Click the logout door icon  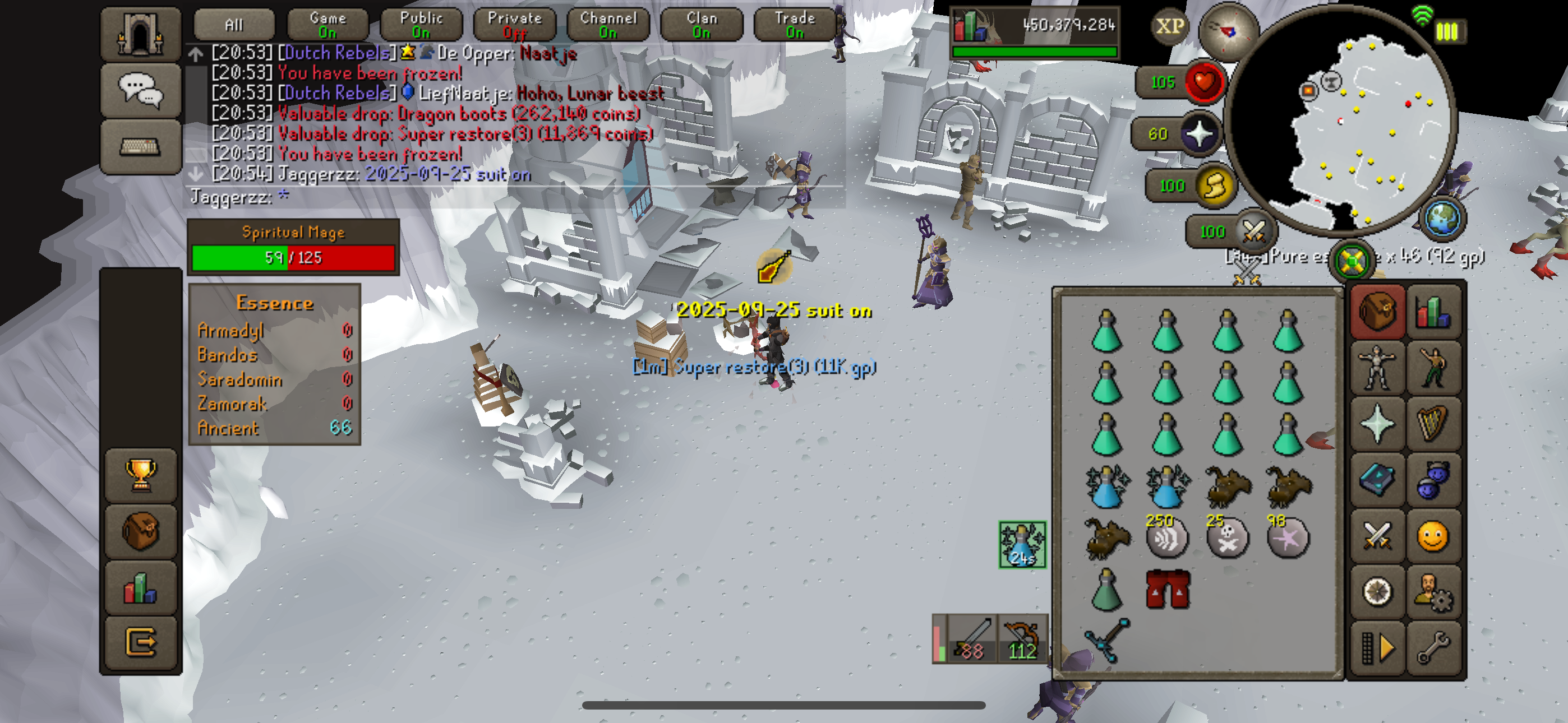coord(141,641)
